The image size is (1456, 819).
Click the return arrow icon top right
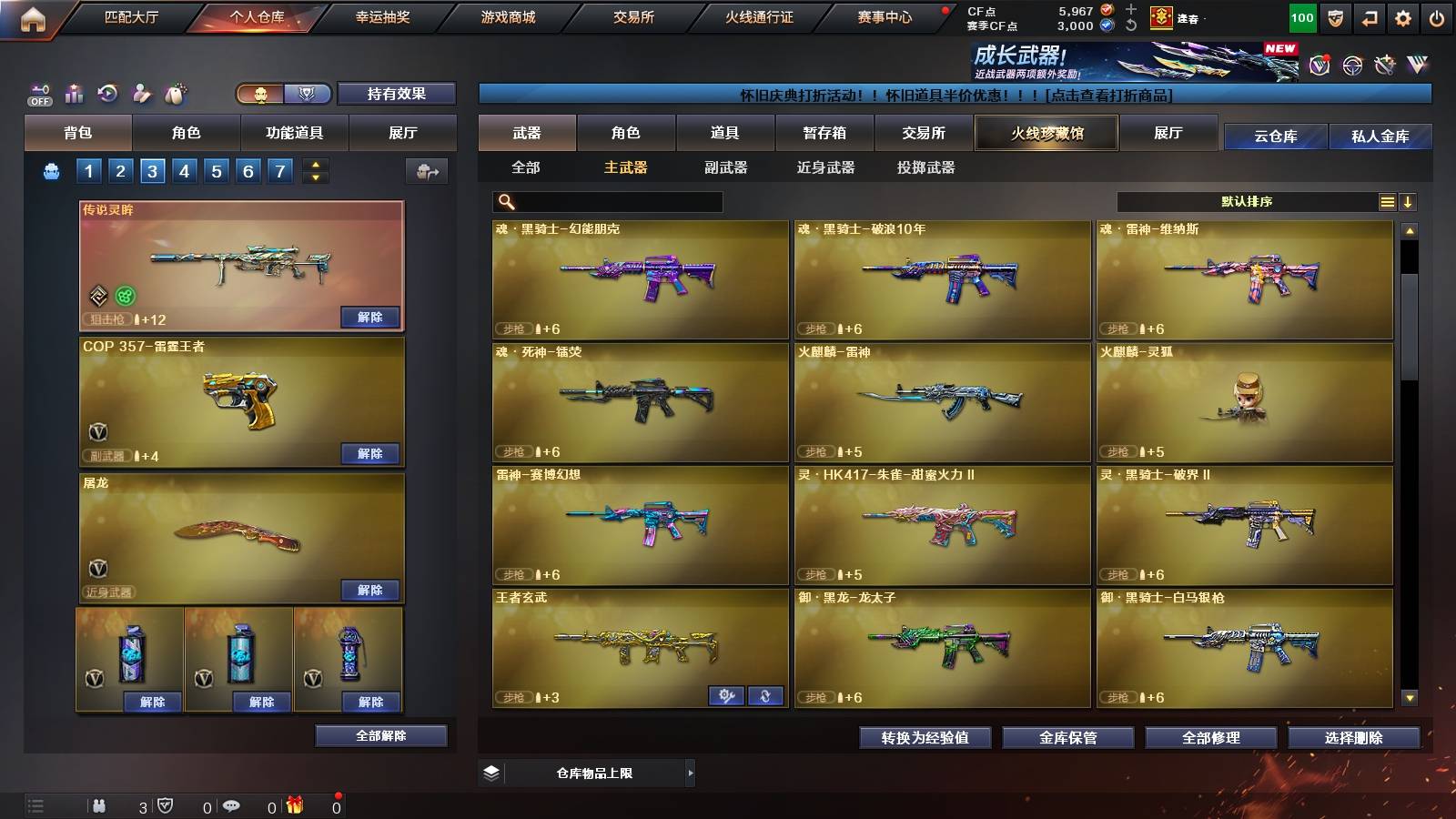tap(1370, 16)
